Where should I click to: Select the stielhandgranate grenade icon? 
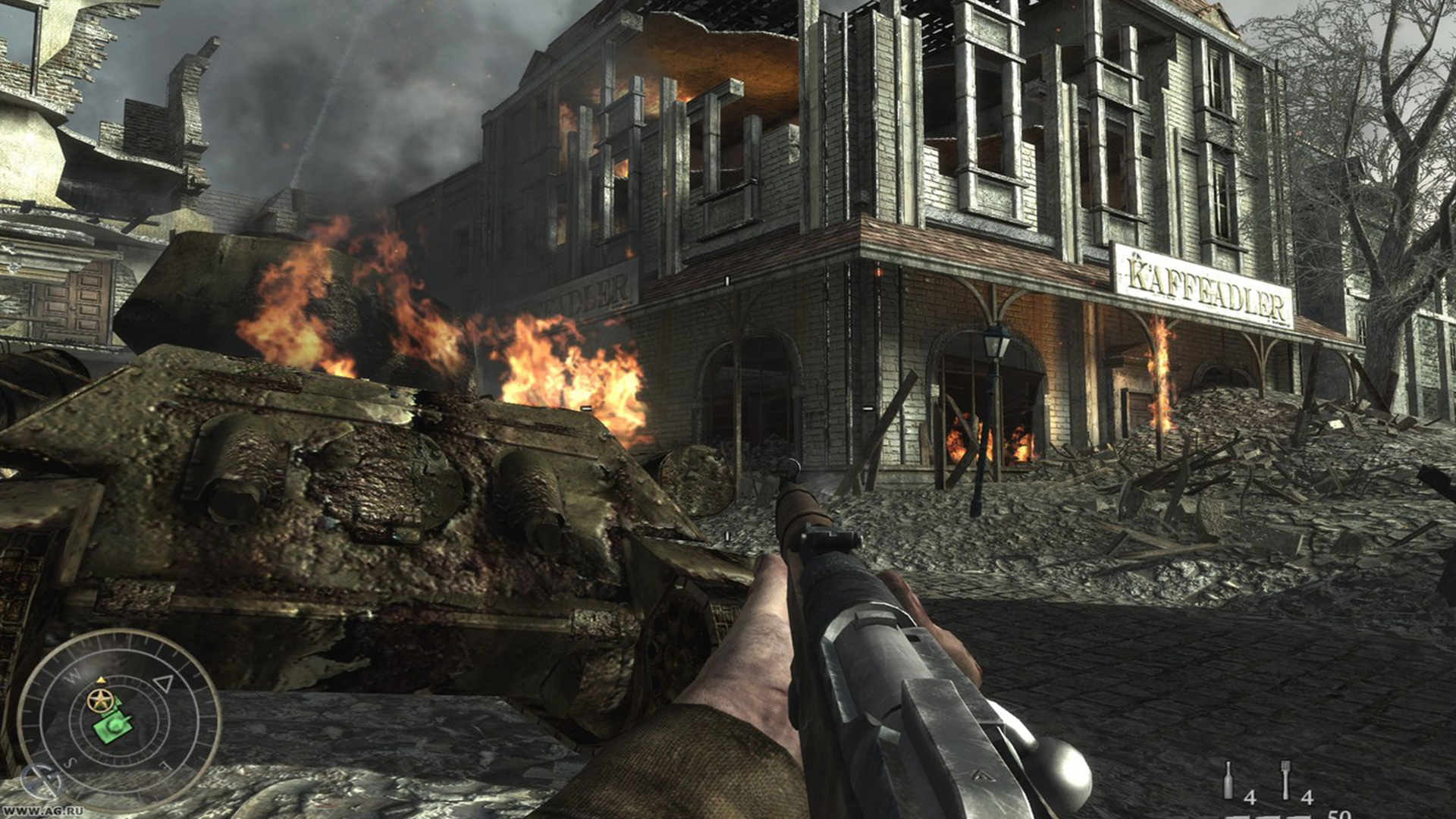click(1285, 778)
